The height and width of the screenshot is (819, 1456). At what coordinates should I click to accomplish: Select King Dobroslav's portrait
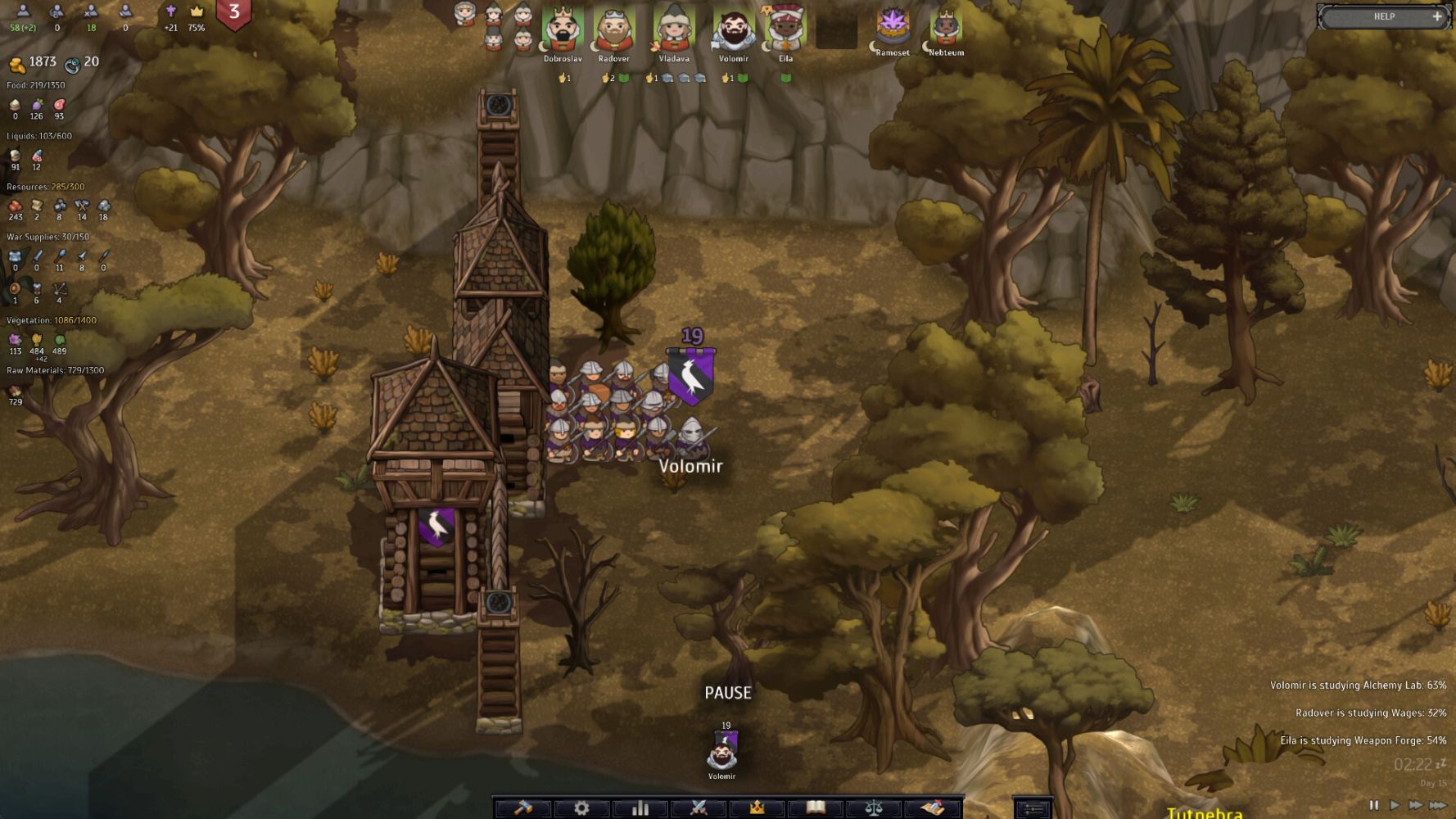coord(563,30)
